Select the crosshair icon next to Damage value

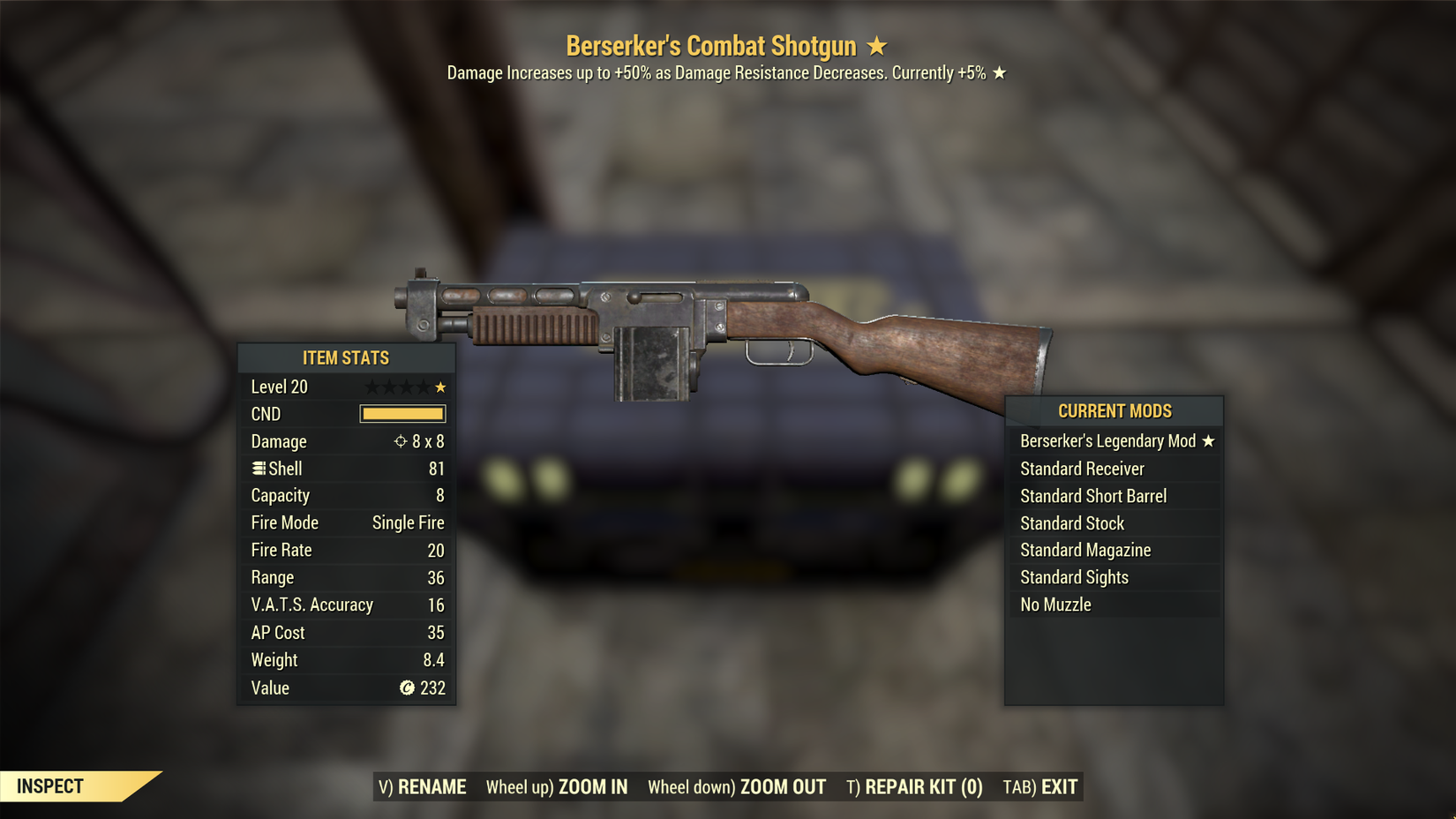coord(402,441)
